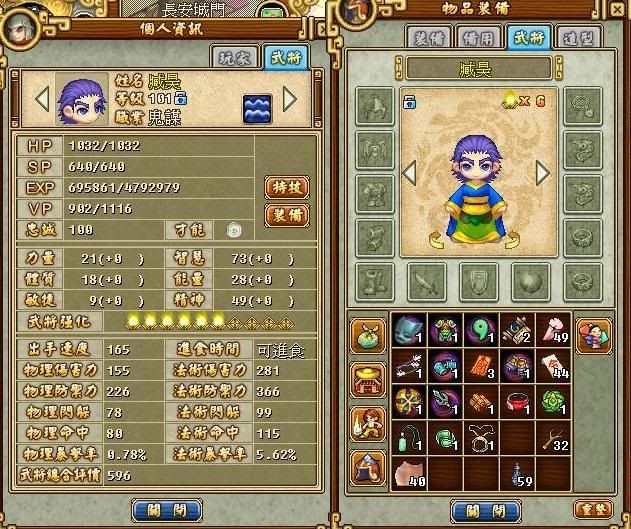Select the red talisman stack of 3
Screen dimensions: 631x529
tap(481, 366)
